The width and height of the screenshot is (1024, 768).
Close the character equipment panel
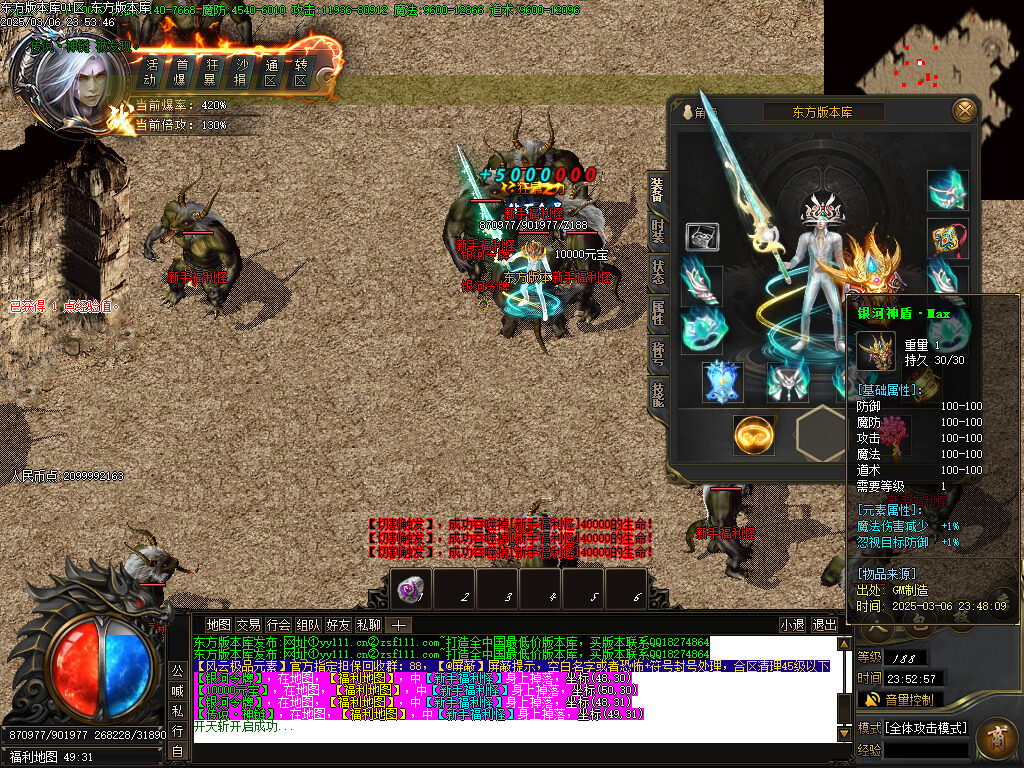pyautogui.click(x=964, y=110)
